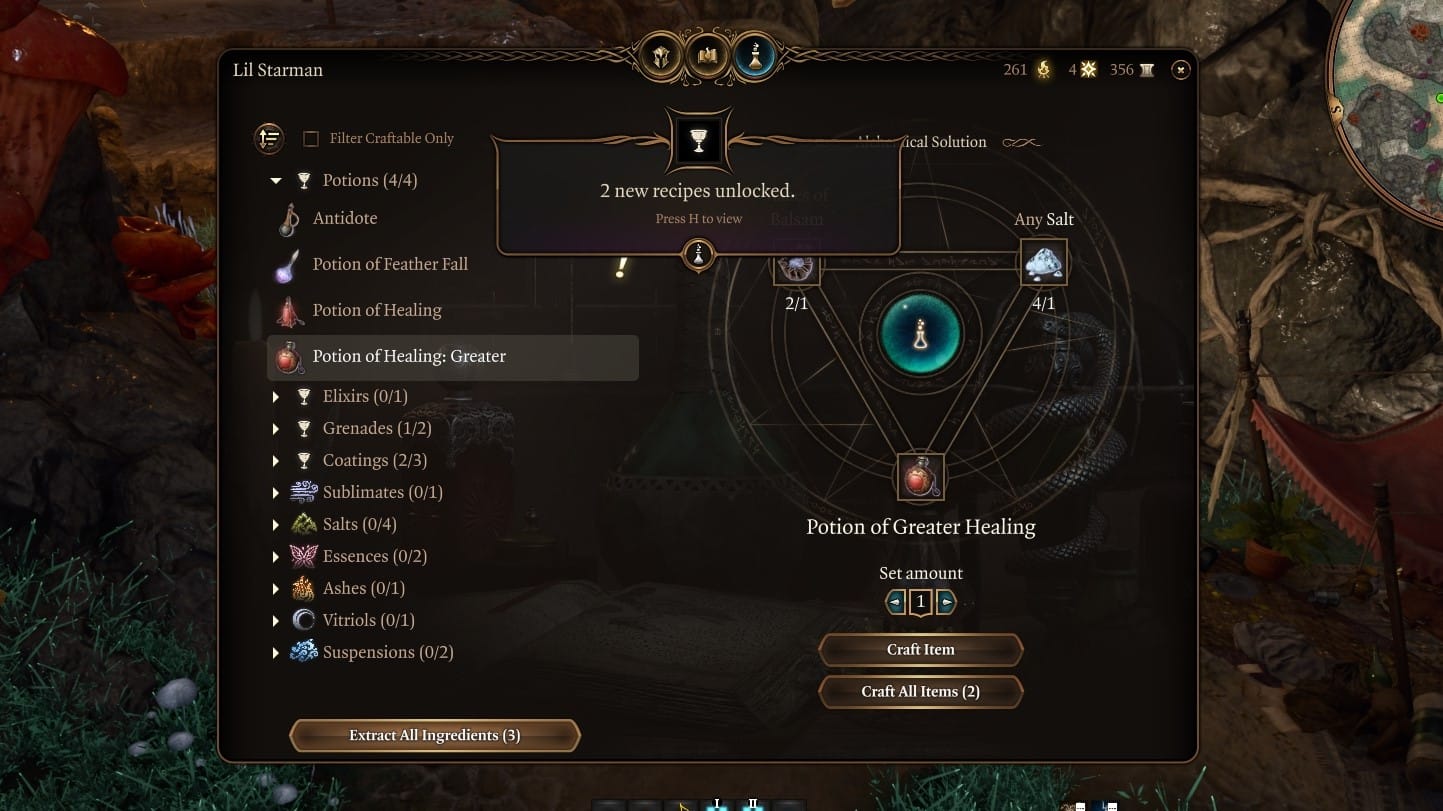Click Extract All Ingredients (3)
This screenshot has width=1443, height=811.
point(434,735)
